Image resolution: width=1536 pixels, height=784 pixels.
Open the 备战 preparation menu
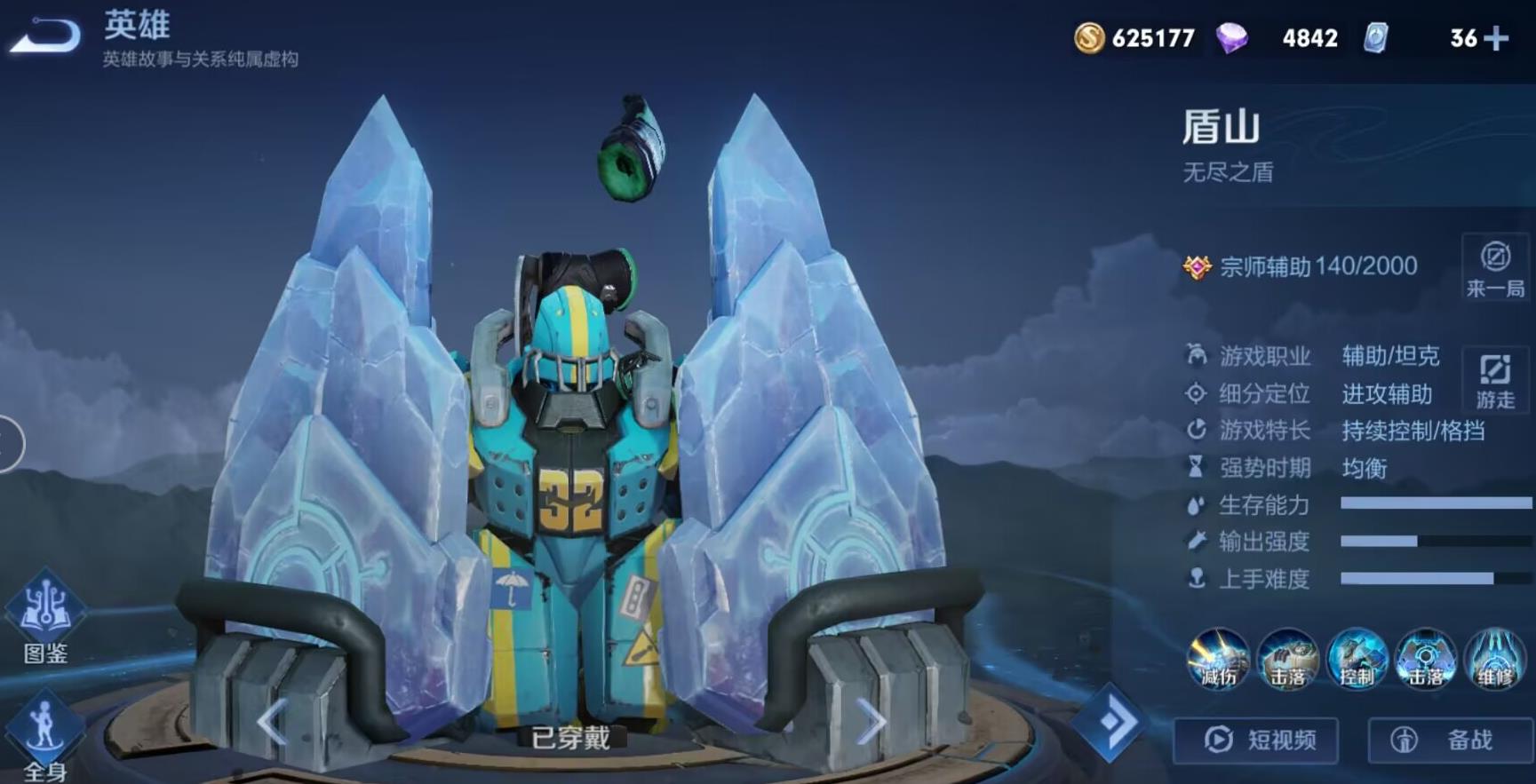point(1450,740)
